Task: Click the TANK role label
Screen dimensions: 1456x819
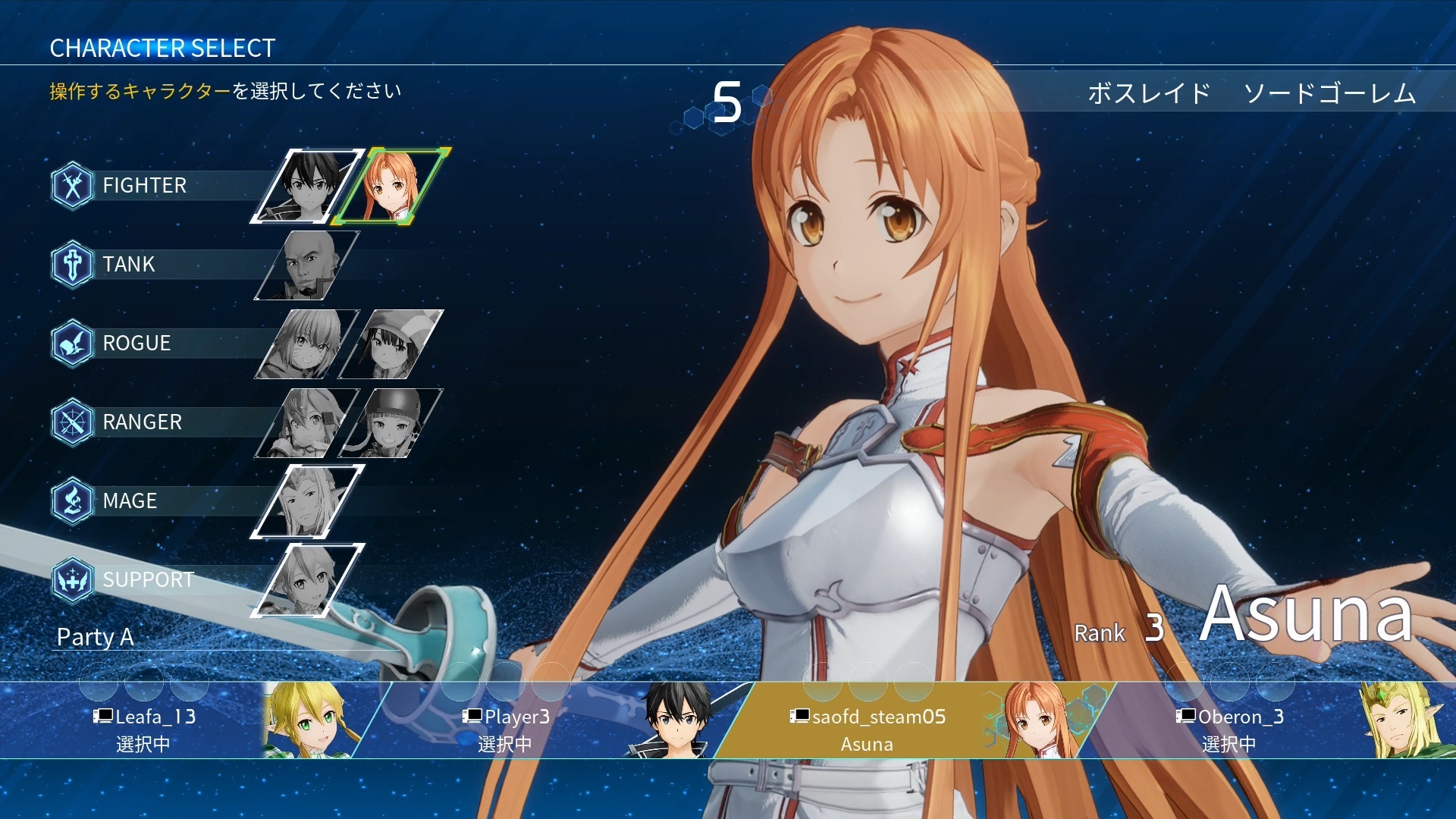Action: click(129, 265)
